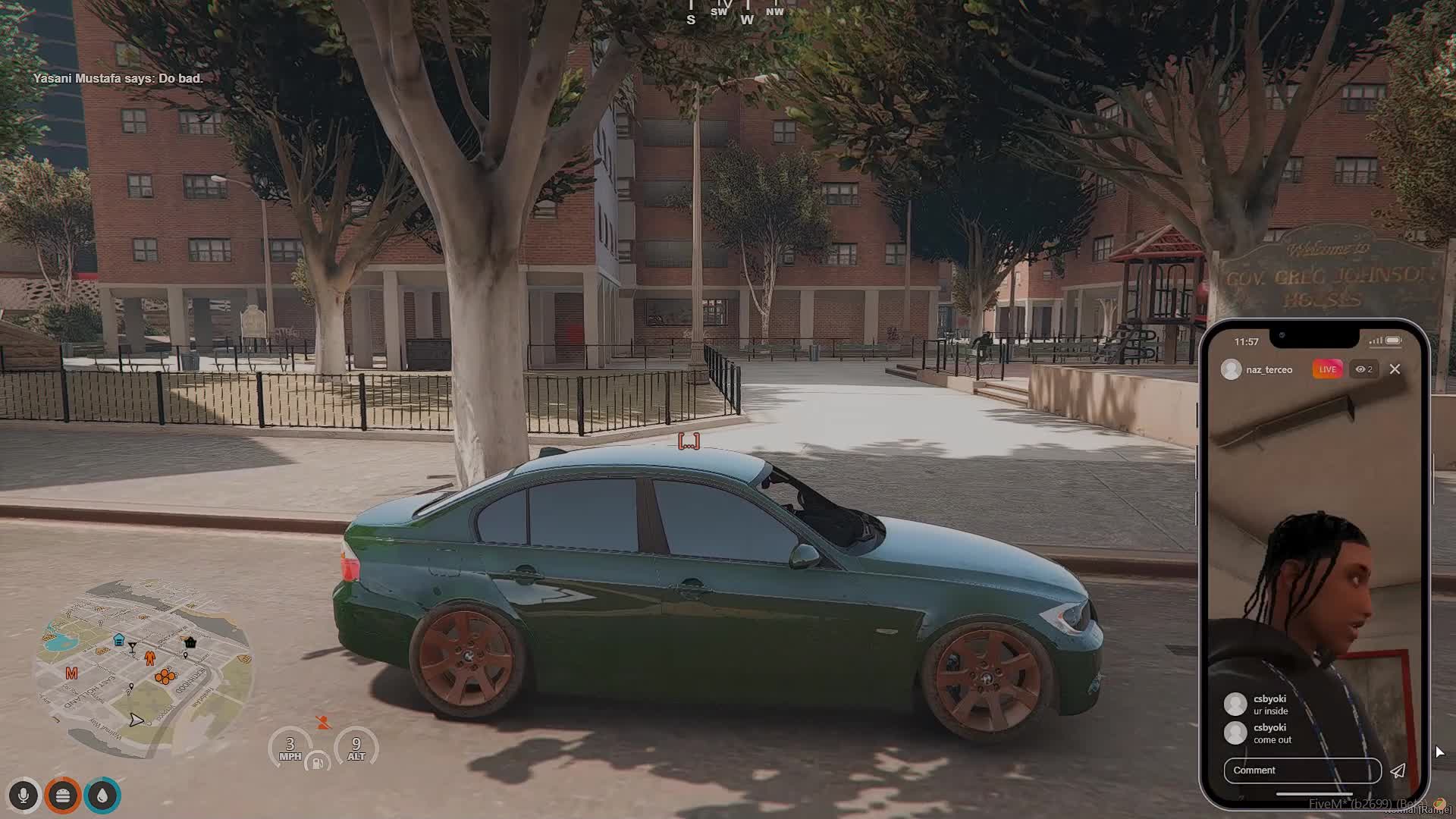Click the phone's home indicator bar

tap(1314, 794)
